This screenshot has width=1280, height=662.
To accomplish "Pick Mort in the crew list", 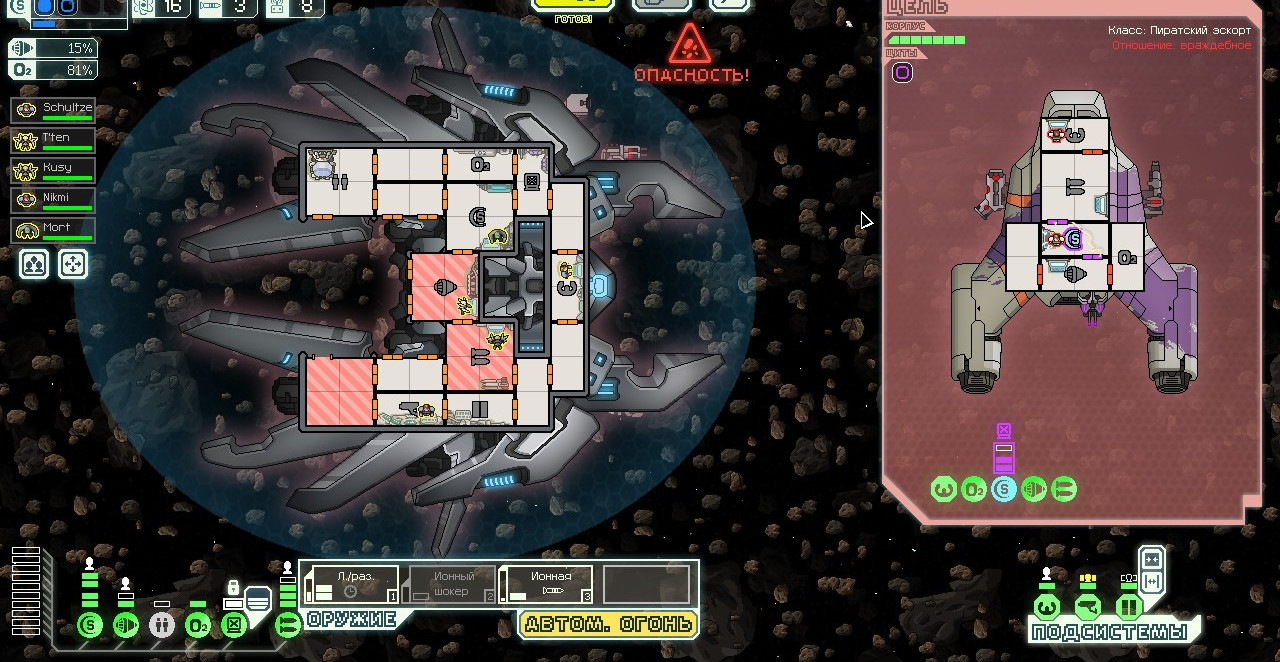I will (x=53, y=230).
